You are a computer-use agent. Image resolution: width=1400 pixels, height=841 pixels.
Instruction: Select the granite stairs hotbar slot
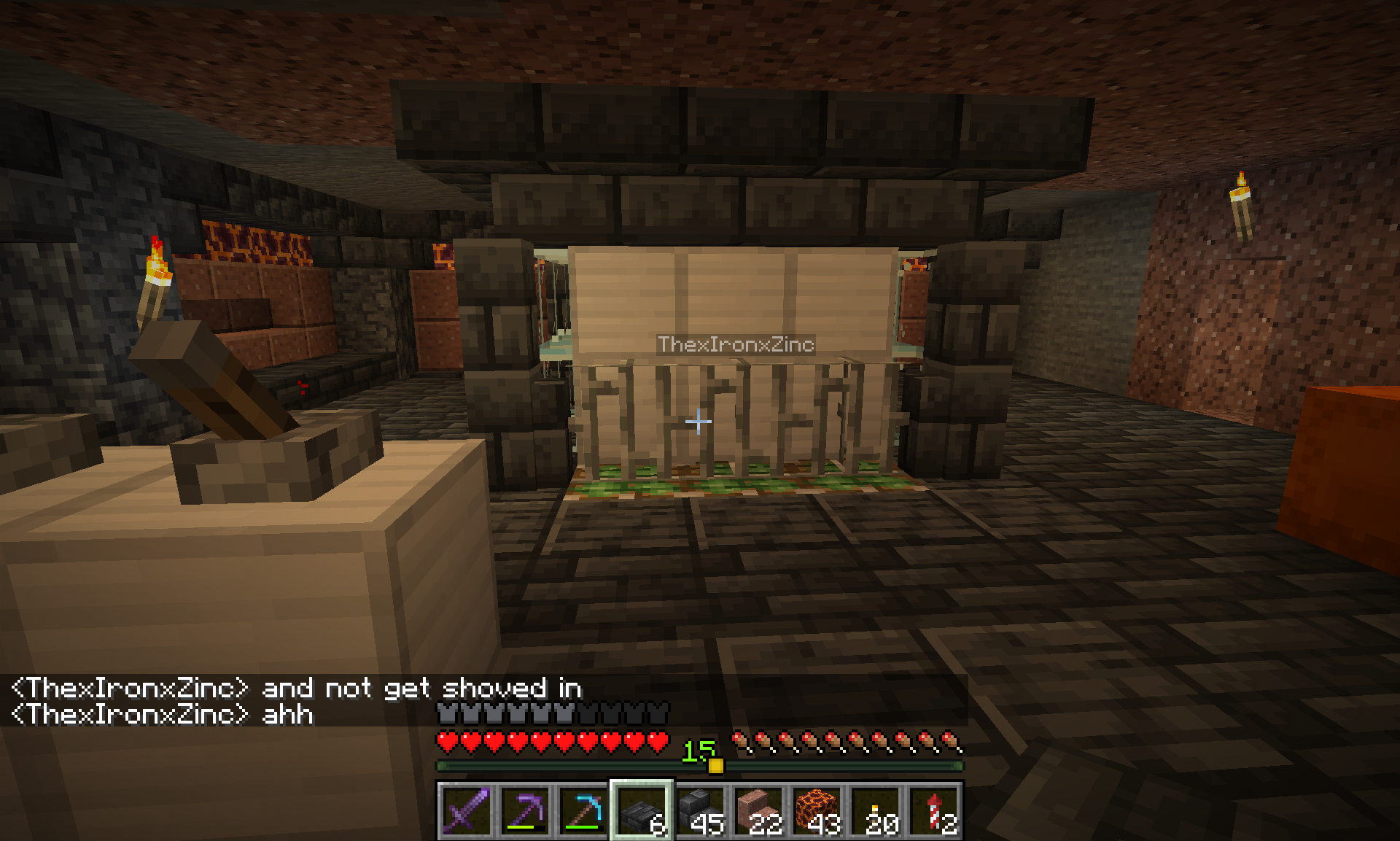tap(758, 810)
